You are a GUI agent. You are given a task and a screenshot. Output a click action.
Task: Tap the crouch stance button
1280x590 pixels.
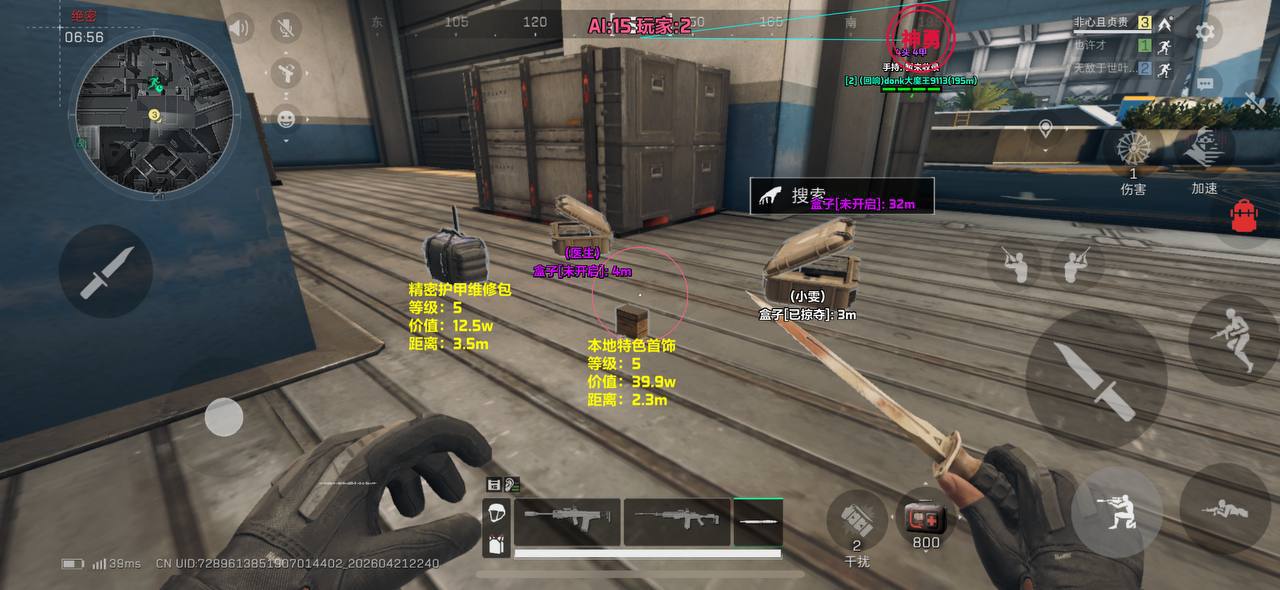click(1116, 512)
